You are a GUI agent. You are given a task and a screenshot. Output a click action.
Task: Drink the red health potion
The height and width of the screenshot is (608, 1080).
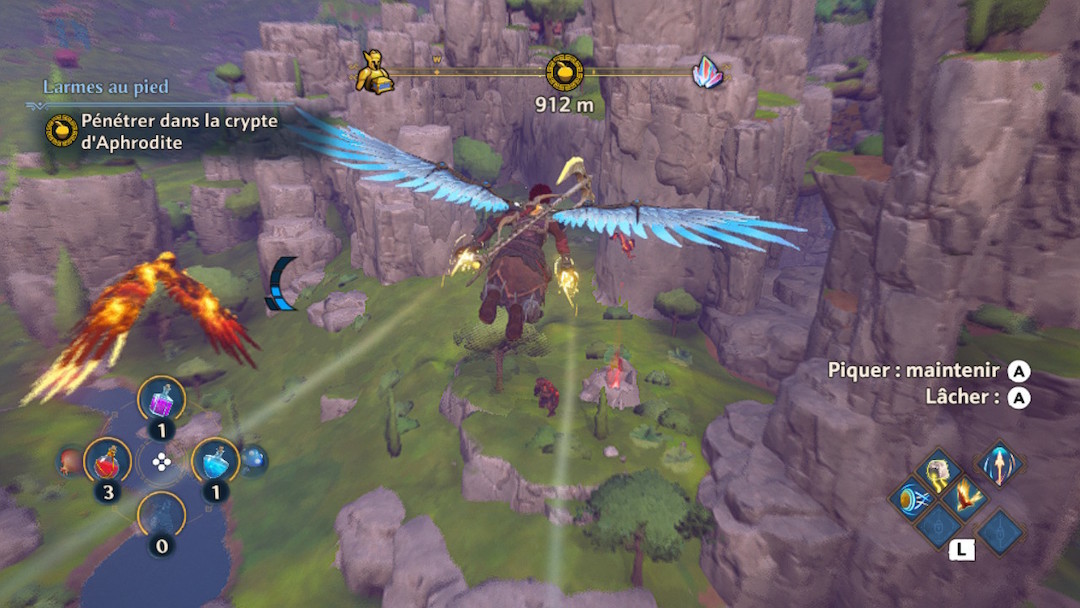[x=106, y=462]
